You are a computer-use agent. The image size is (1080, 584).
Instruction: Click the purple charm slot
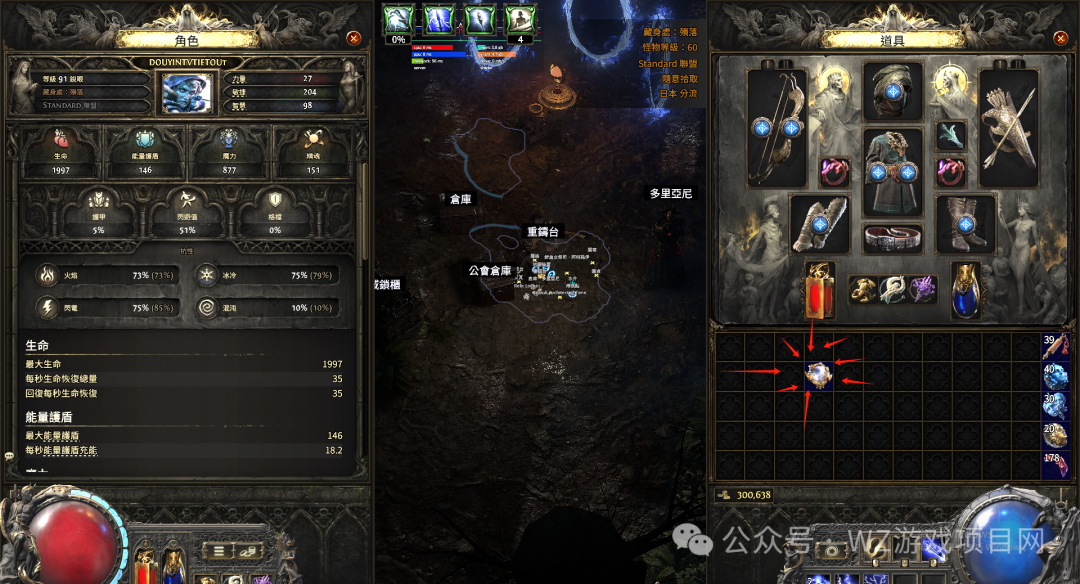921,290
